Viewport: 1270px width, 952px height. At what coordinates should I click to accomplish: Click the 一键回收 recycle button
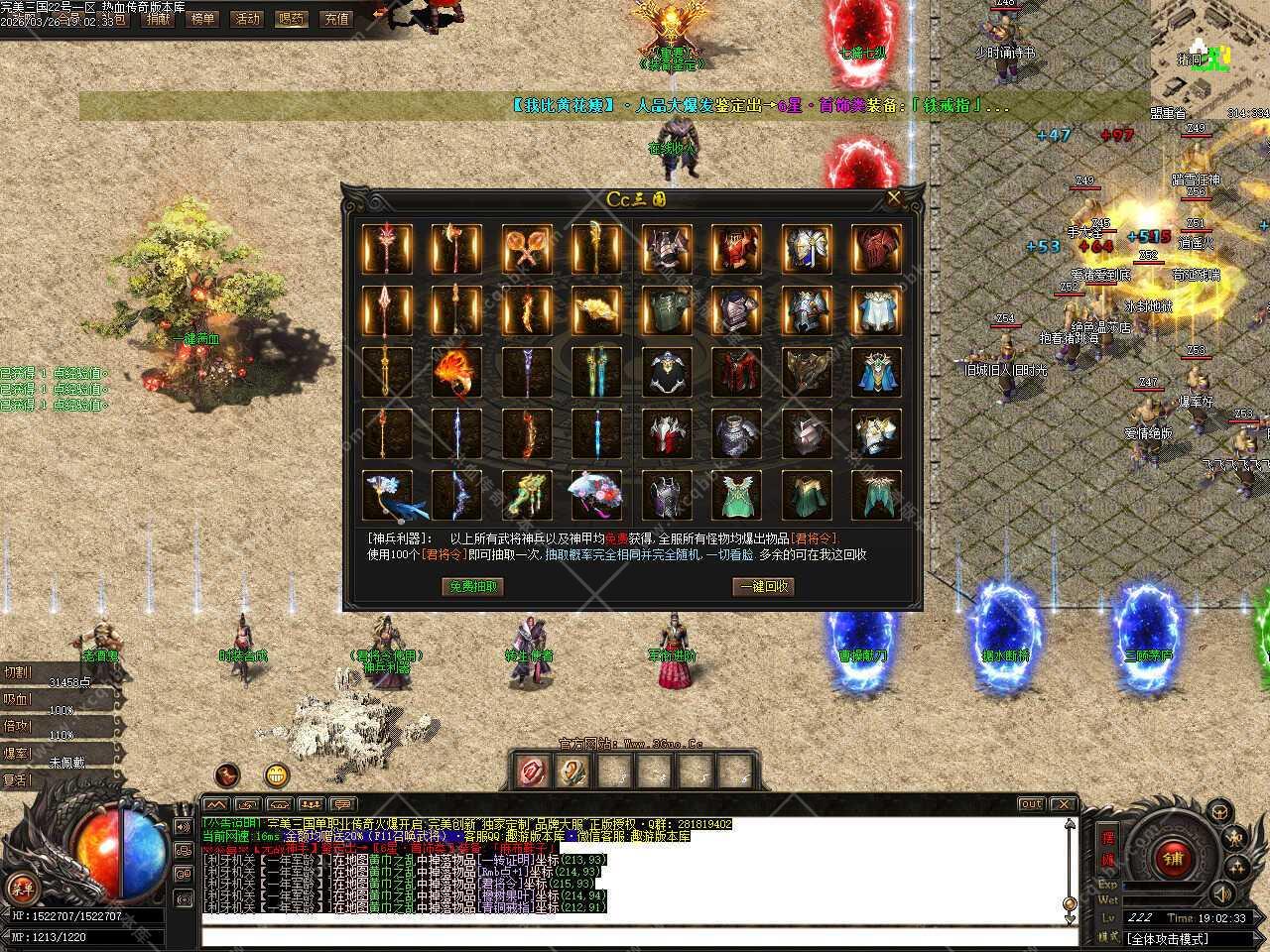(x=764, y=586)
